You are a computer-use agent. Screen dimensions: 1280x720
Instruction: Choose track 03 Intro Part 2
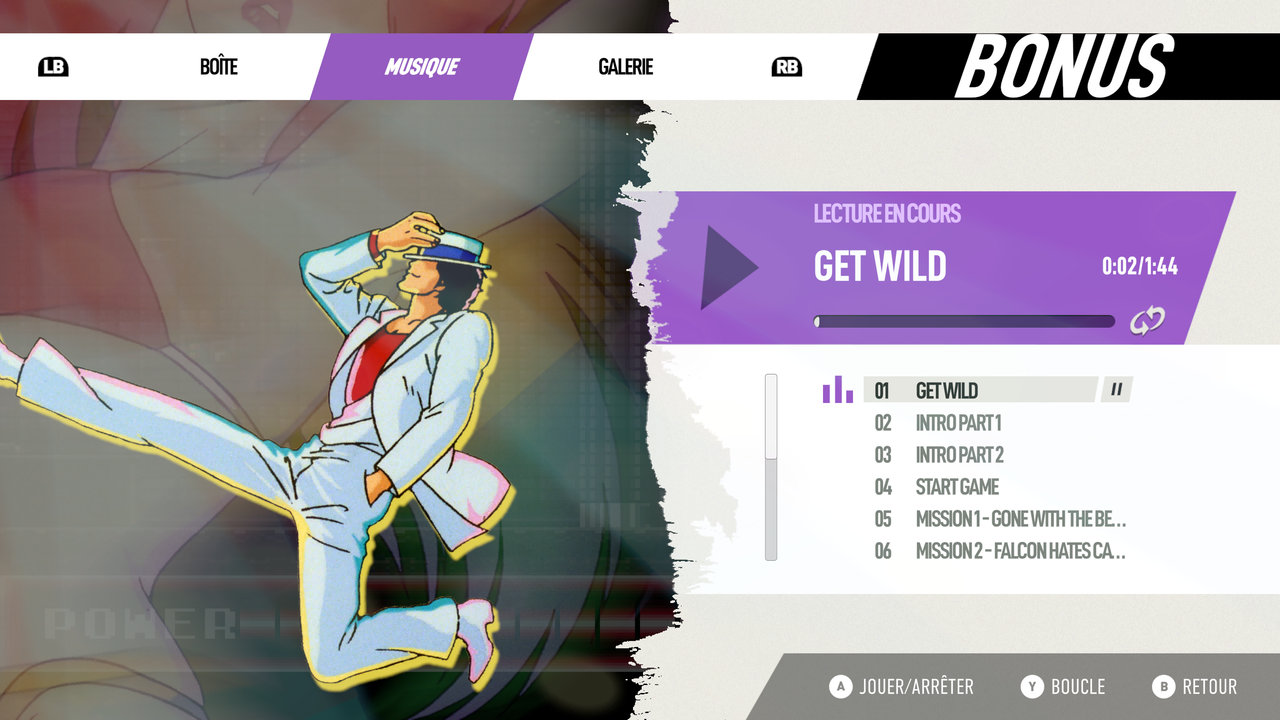[959, 455]
